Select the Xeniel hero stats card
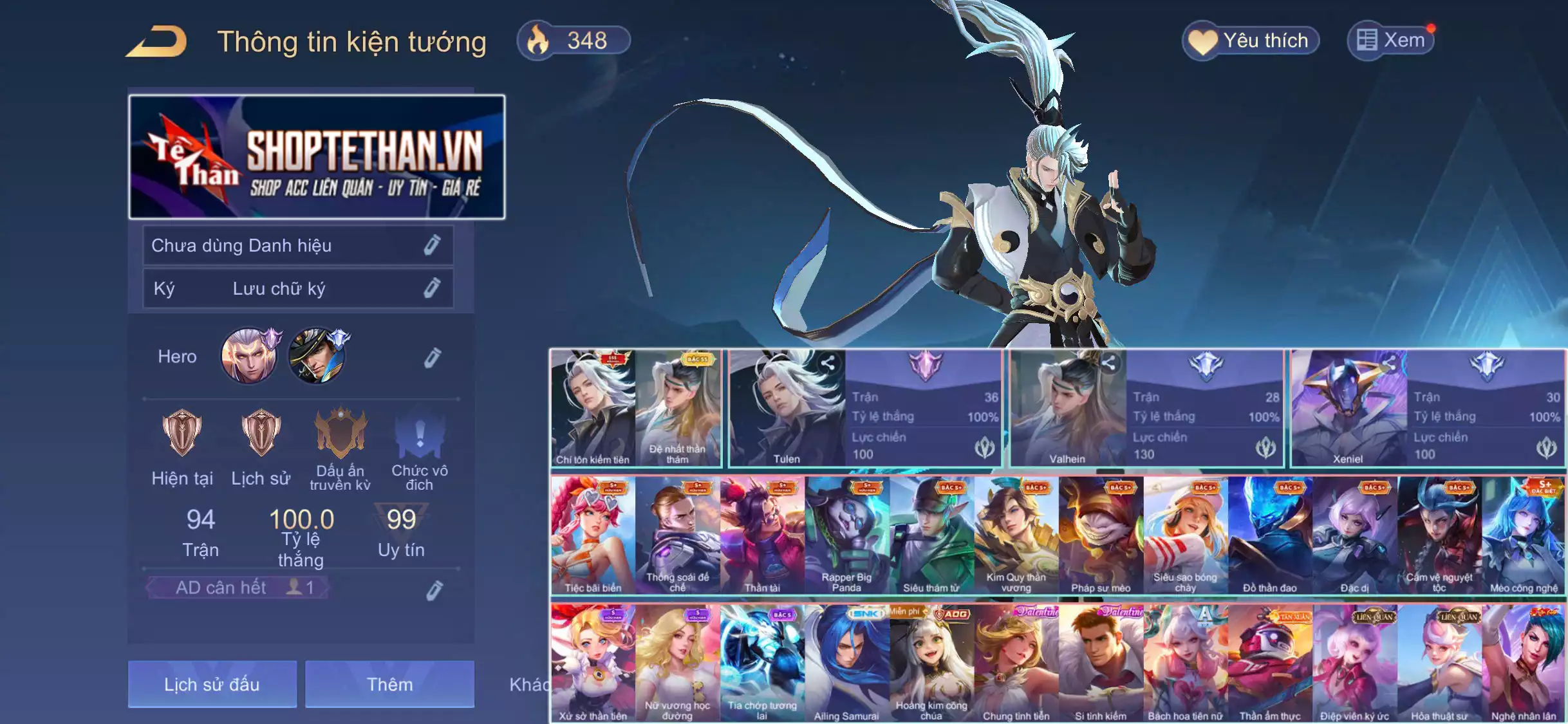 pyautogui.click(x=1427, y=408)
